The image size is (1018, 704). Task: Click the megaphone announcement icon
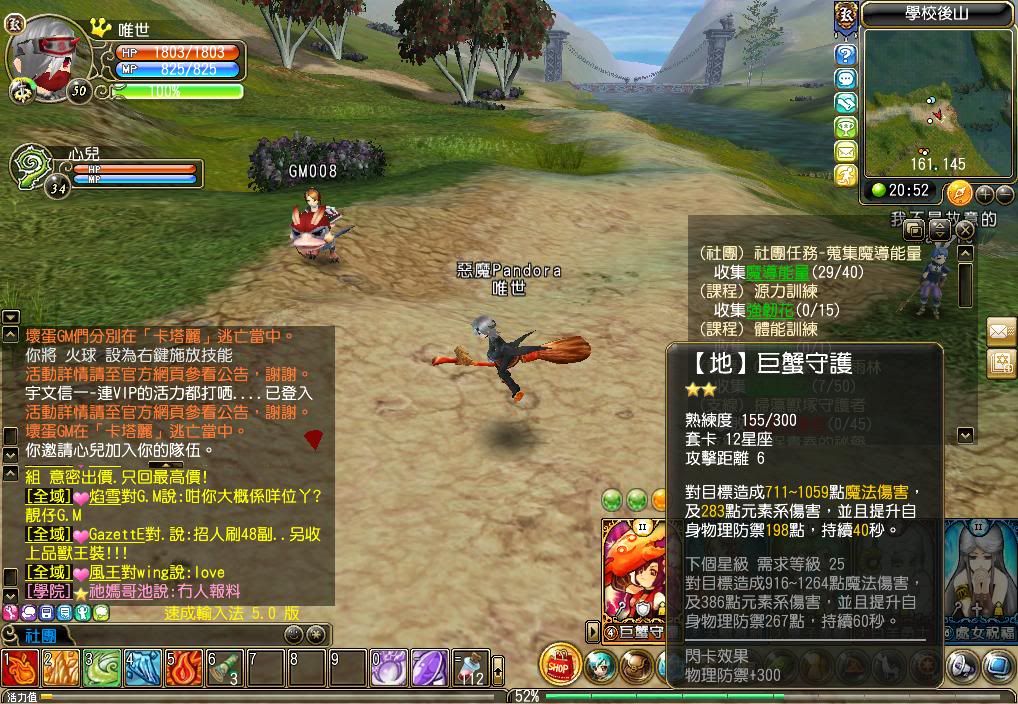point(961,665)
